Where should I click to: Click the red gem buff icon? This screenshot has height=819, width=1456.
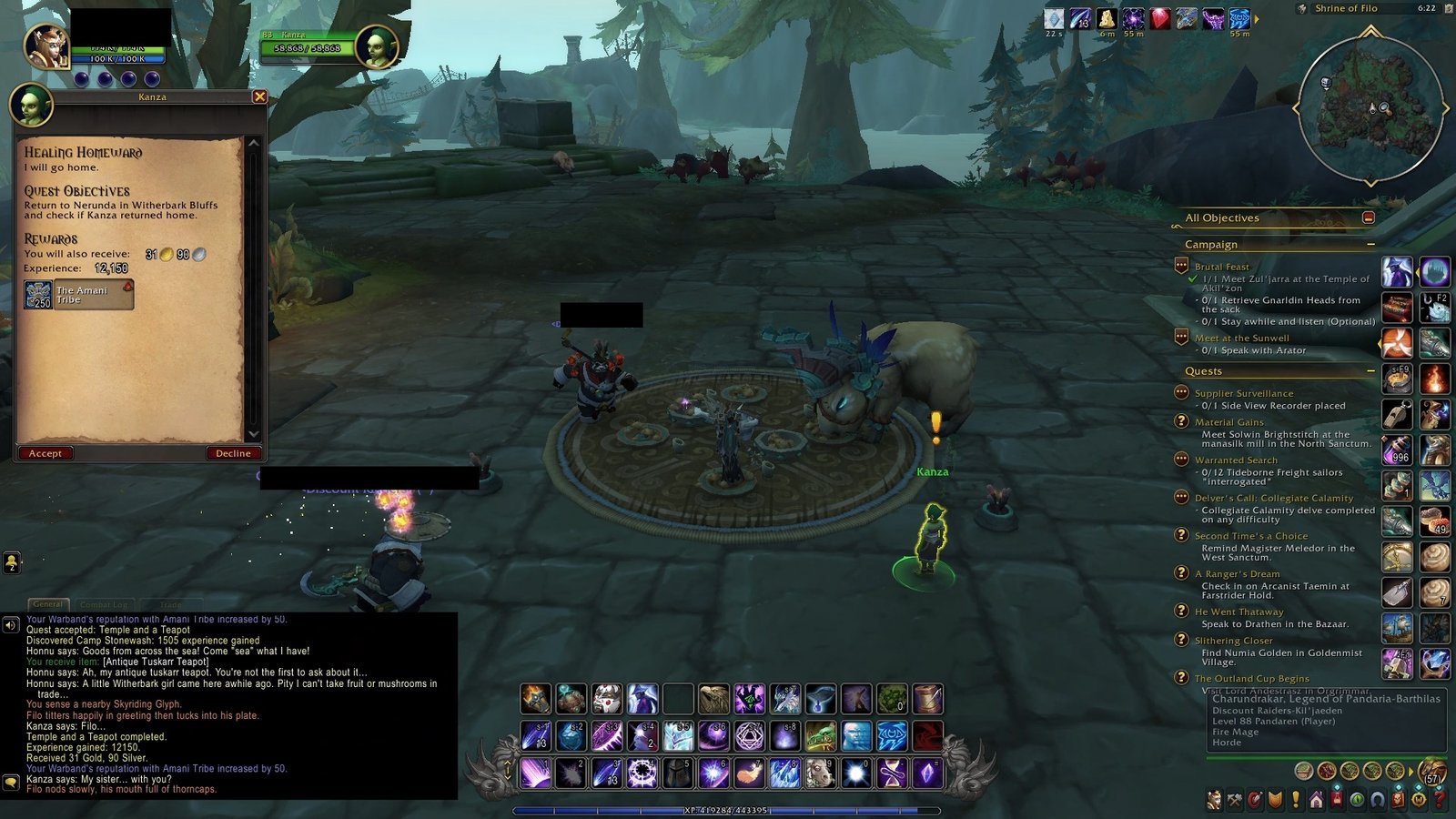[x=1160, y=16]
